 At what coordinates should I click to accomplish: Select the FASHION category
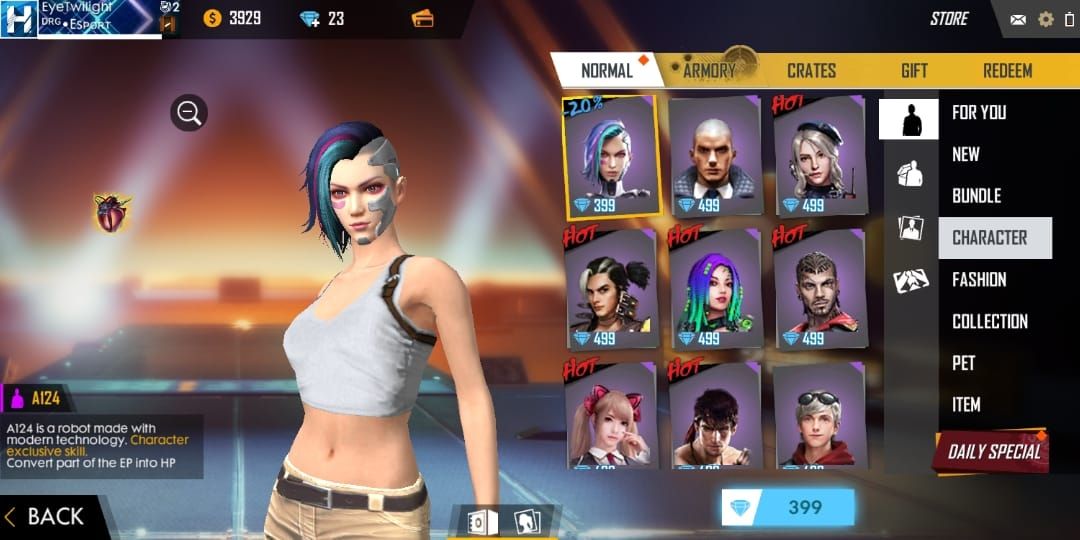click(x=979, y=280)
